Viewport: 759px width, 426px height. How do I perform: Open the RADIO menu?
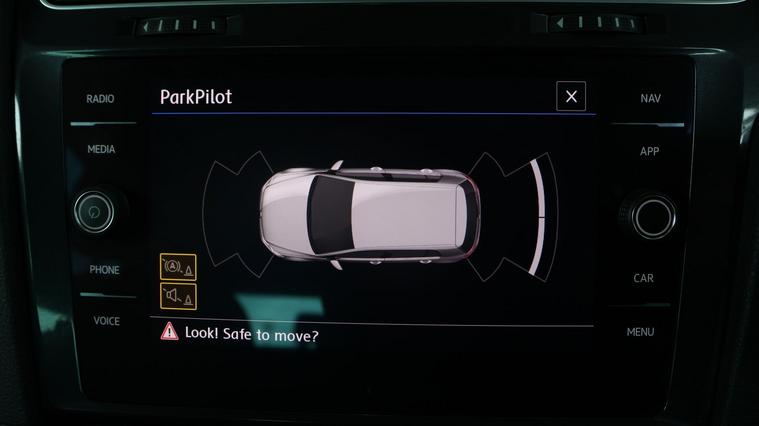(100, 99)
